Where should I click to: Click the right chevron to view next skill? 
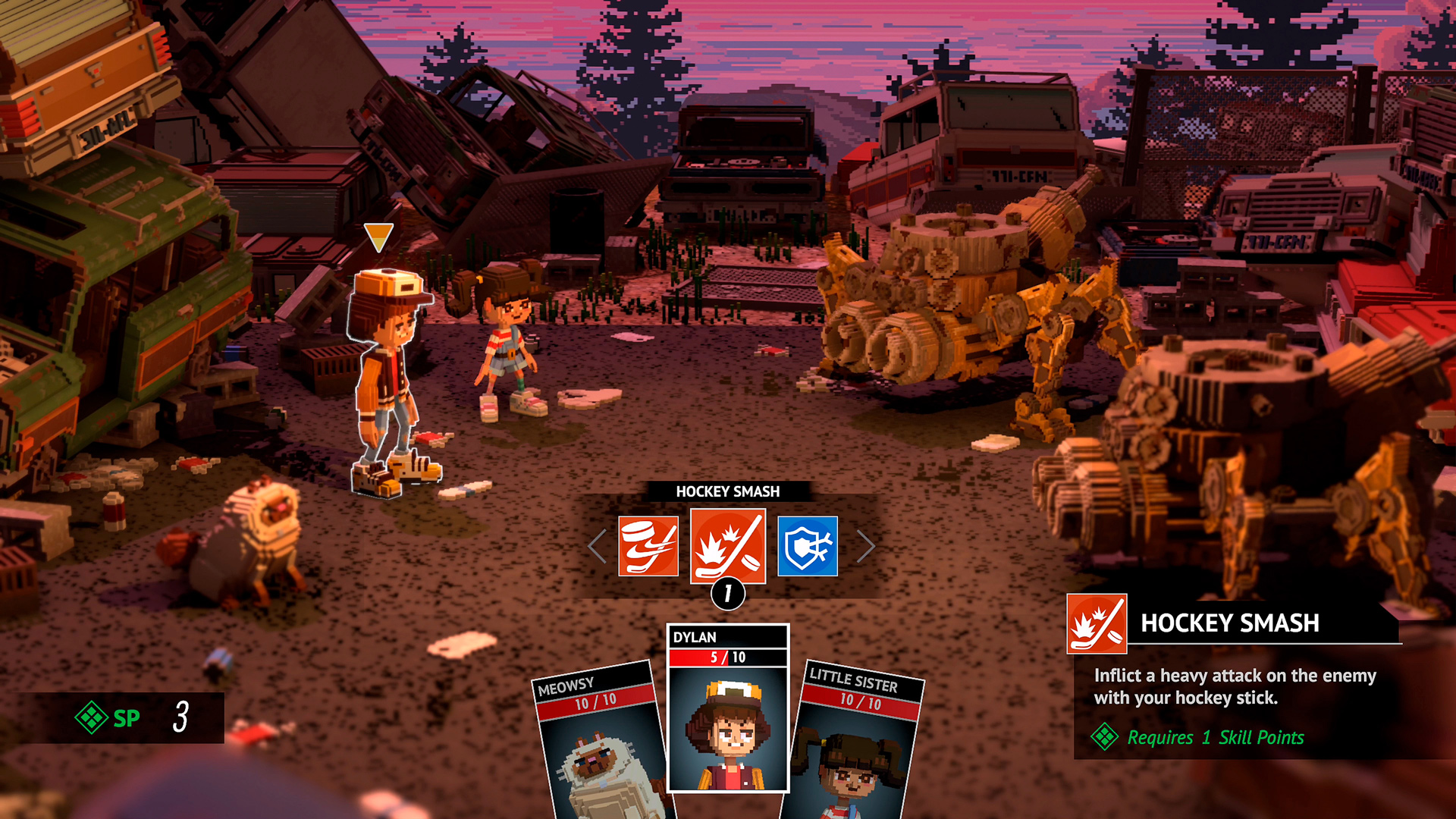coord(864,545)
